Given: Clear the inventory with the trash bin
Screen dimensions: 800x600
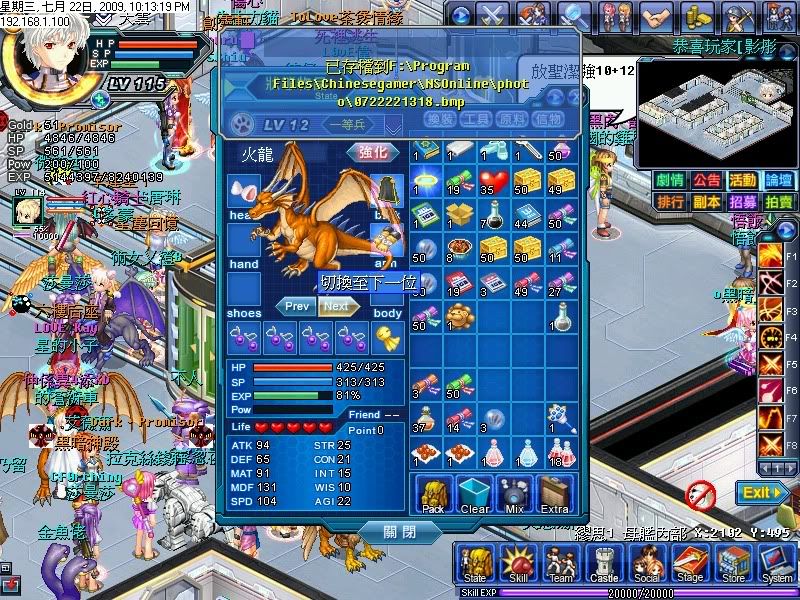Looking at the screenshot, I should click(474, 496).
